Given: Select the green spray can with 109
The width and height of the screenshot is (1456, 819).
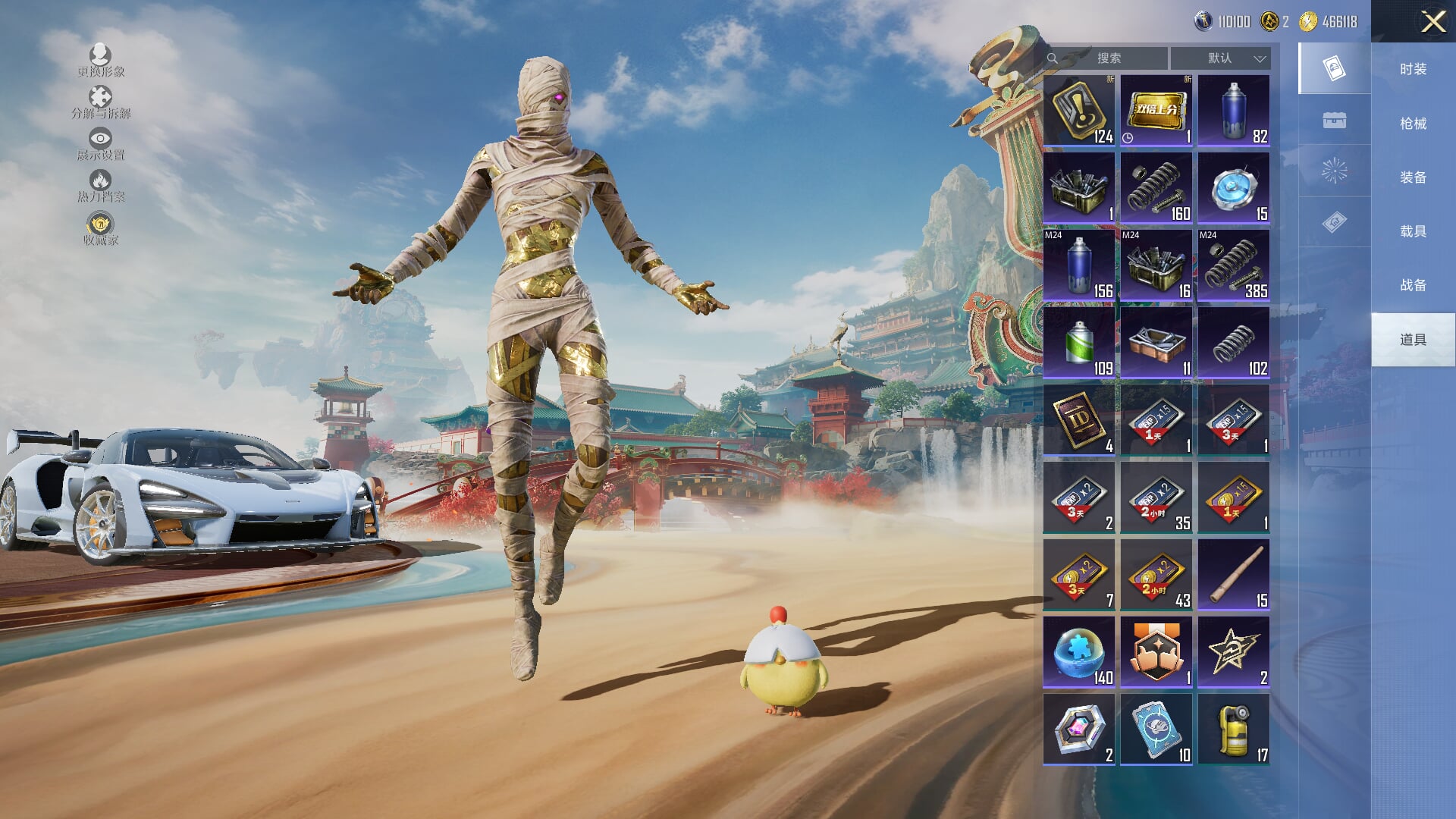Looking at the screenshot, I should point(1078,343).
